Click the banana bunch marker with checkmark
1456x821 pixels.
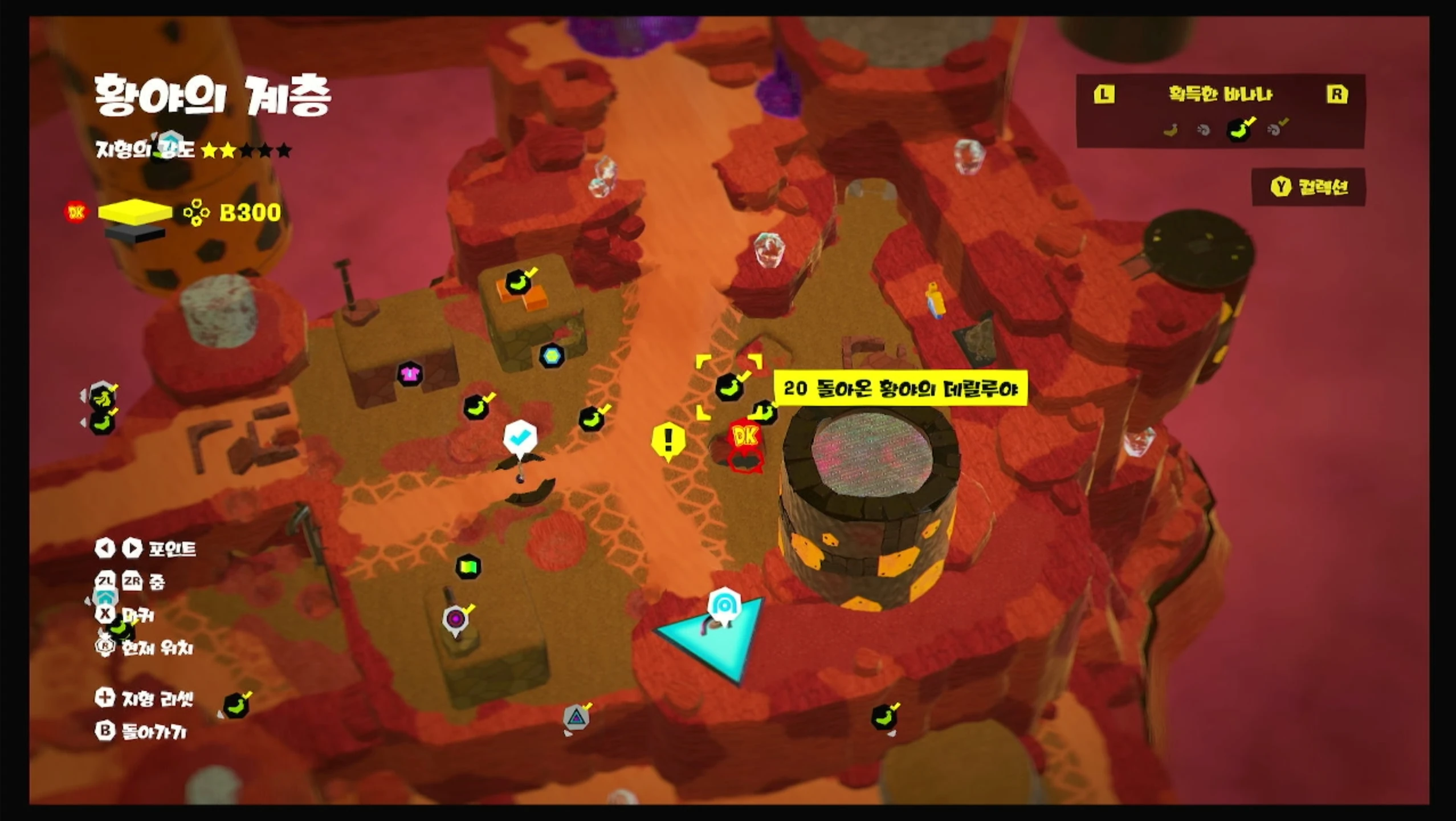103,397
